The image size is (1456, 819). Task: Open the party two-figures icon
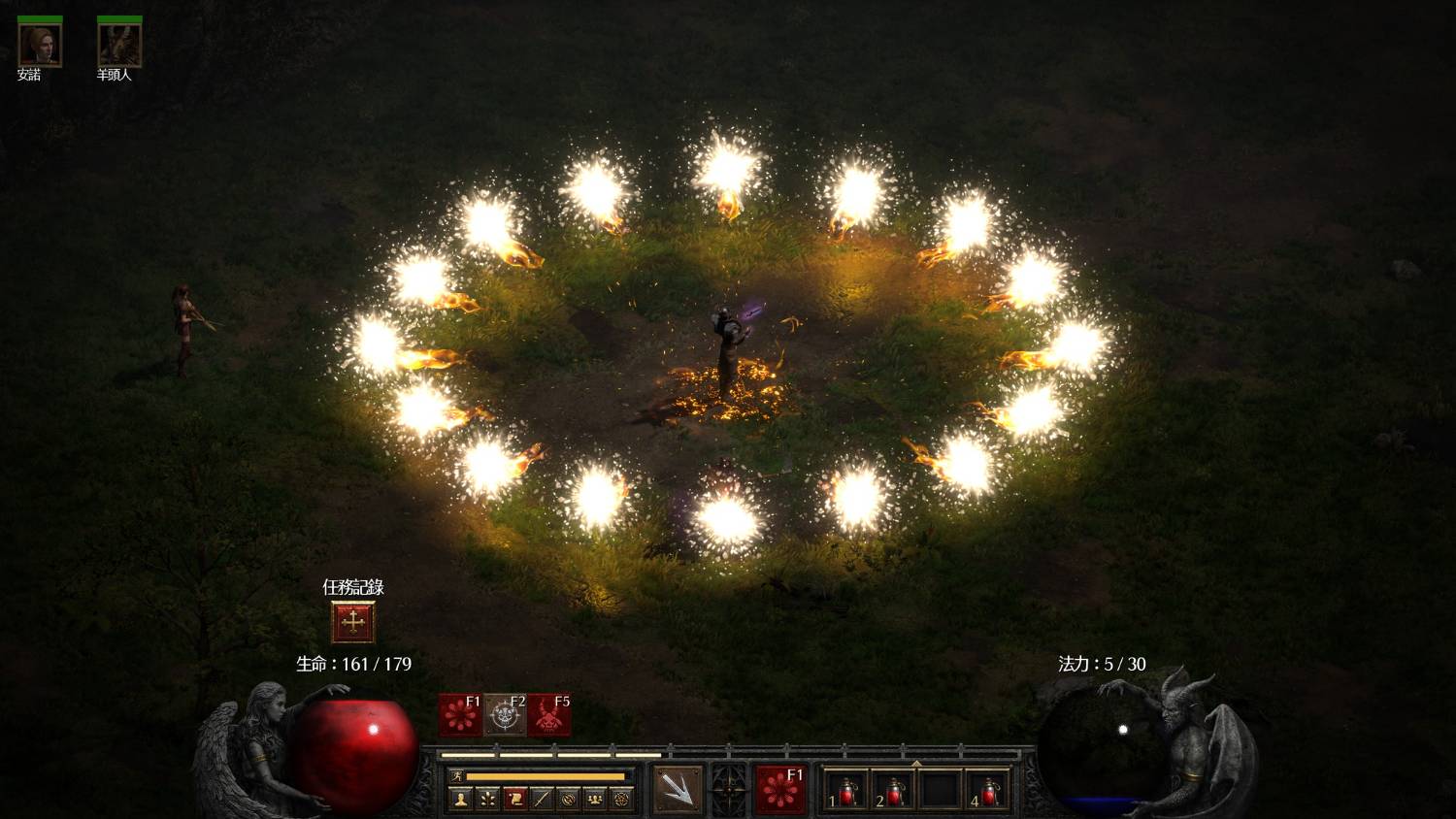[x=595, y=799]
